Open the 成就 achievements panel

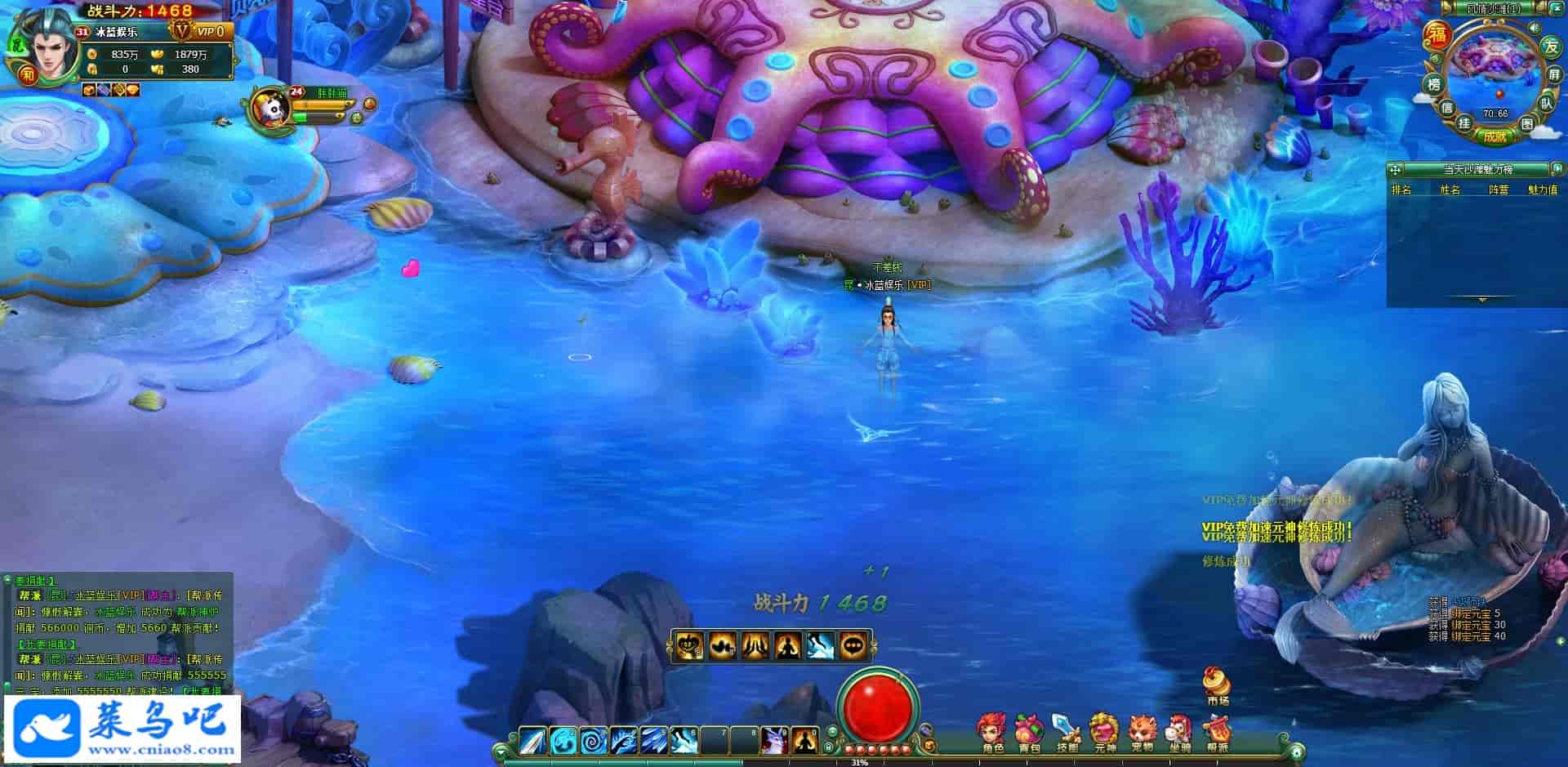click(1495, 137)
